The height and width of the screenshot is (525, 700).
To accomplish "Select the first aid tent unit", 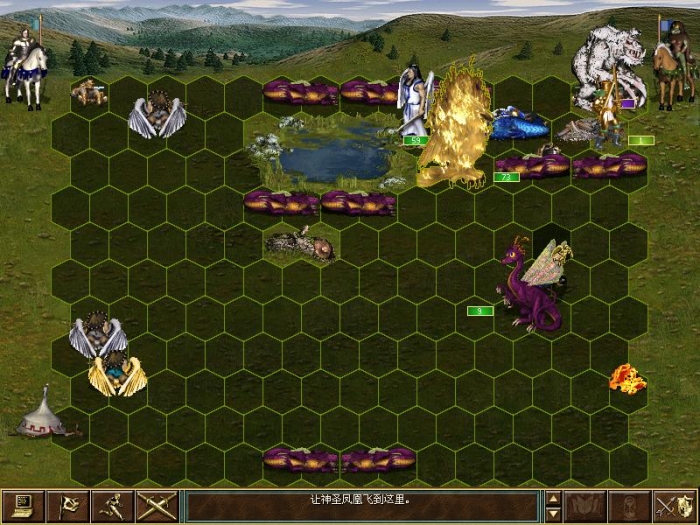I will tap(44, 413).
